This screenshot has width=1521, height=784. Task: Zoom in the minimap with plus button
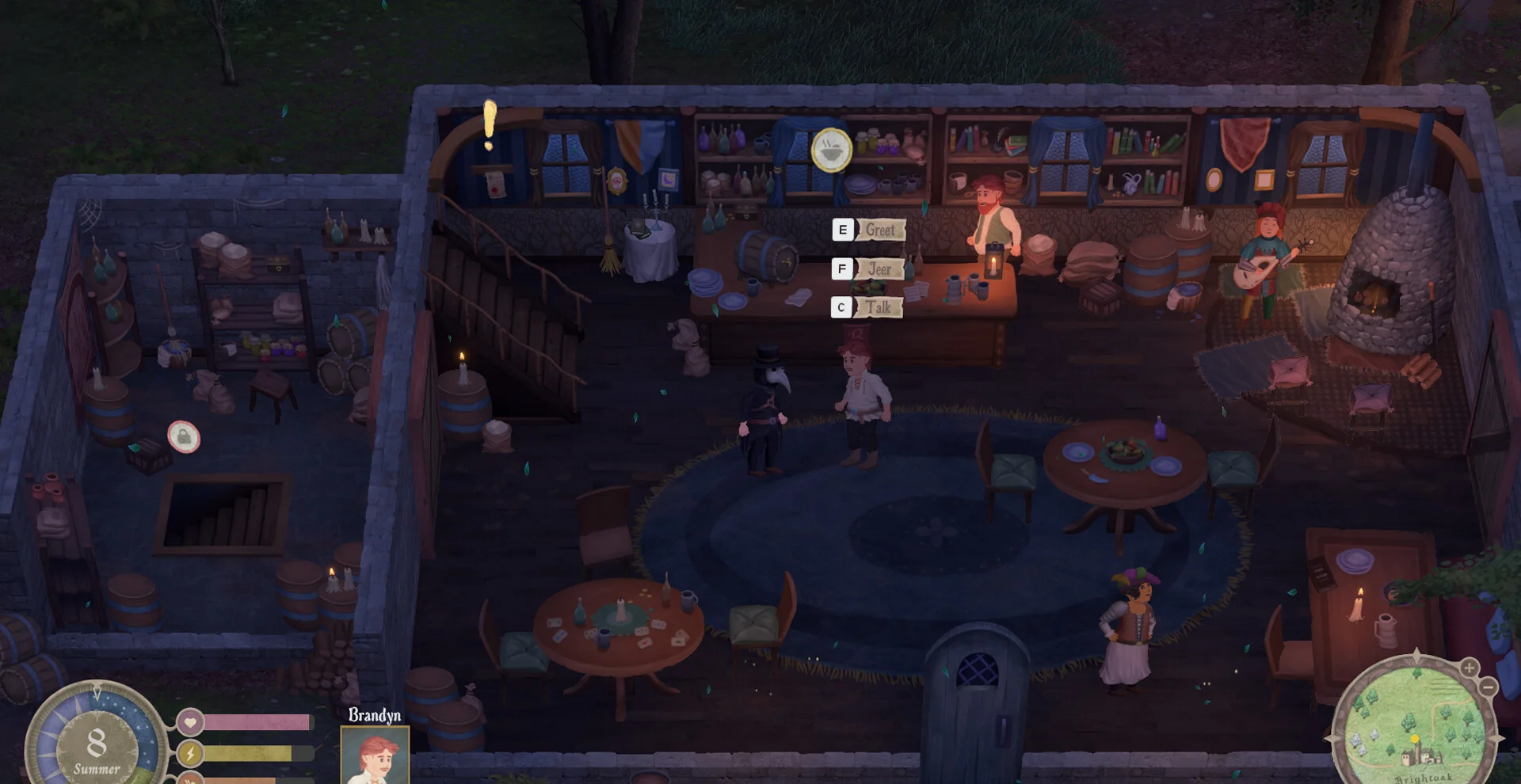[1469, 668]
